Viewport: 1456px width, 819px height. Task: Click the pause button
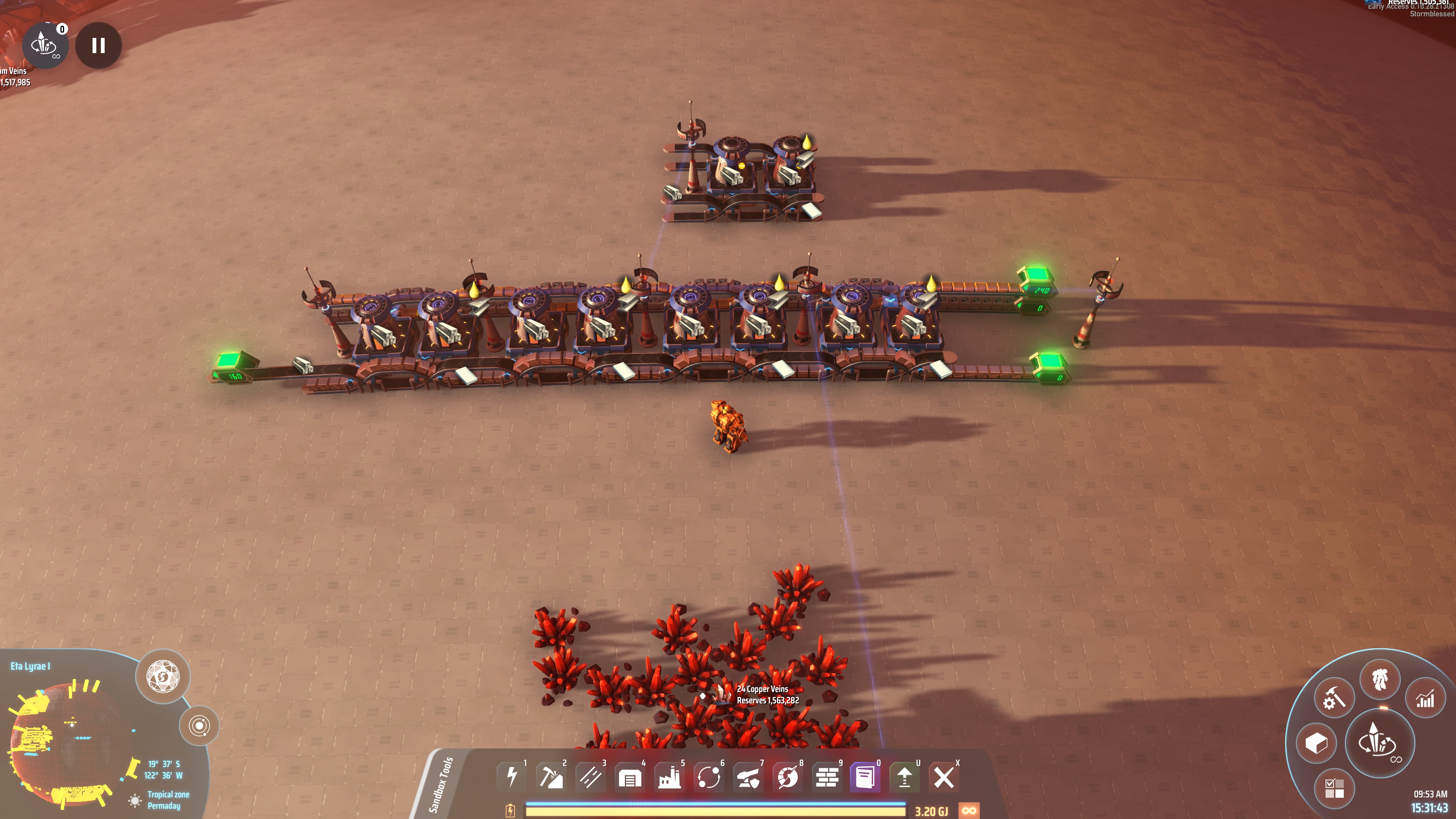98,45
